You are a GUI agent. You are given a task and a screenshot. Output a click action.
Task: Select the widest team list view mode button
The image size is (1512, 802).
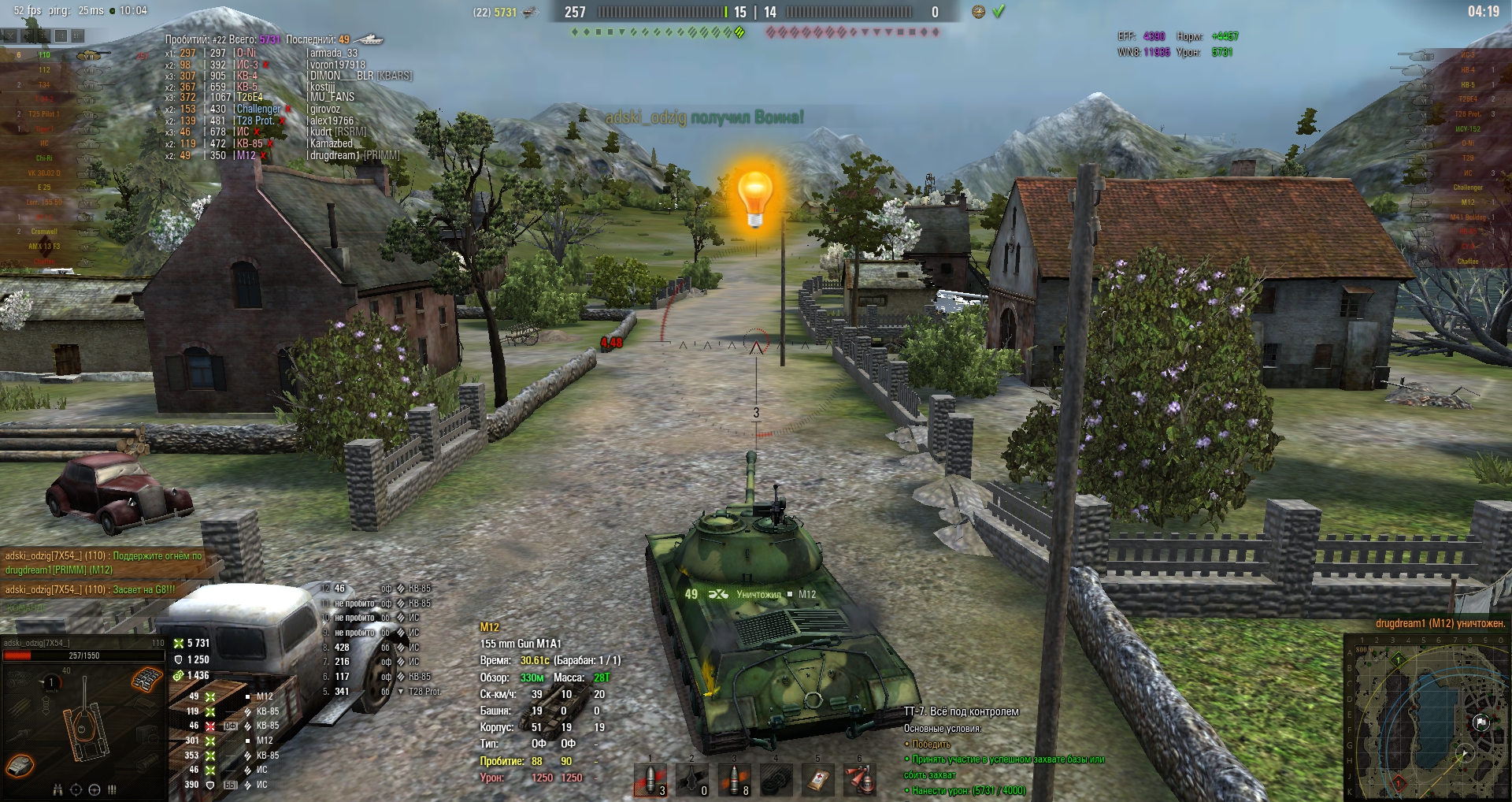(77, 35)
